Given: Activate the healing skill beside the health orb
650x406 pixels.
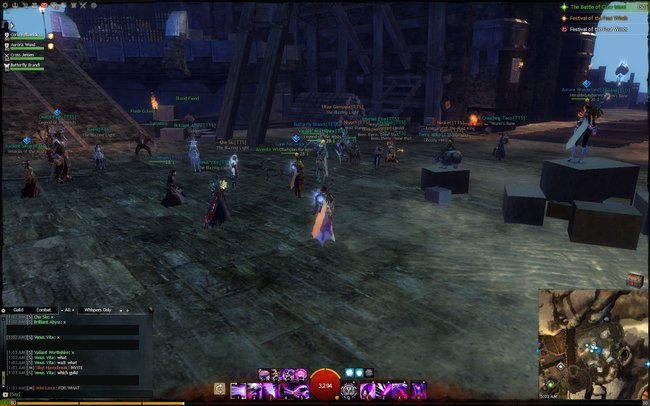Looking at the screenshot, I should tap(350, 390).
